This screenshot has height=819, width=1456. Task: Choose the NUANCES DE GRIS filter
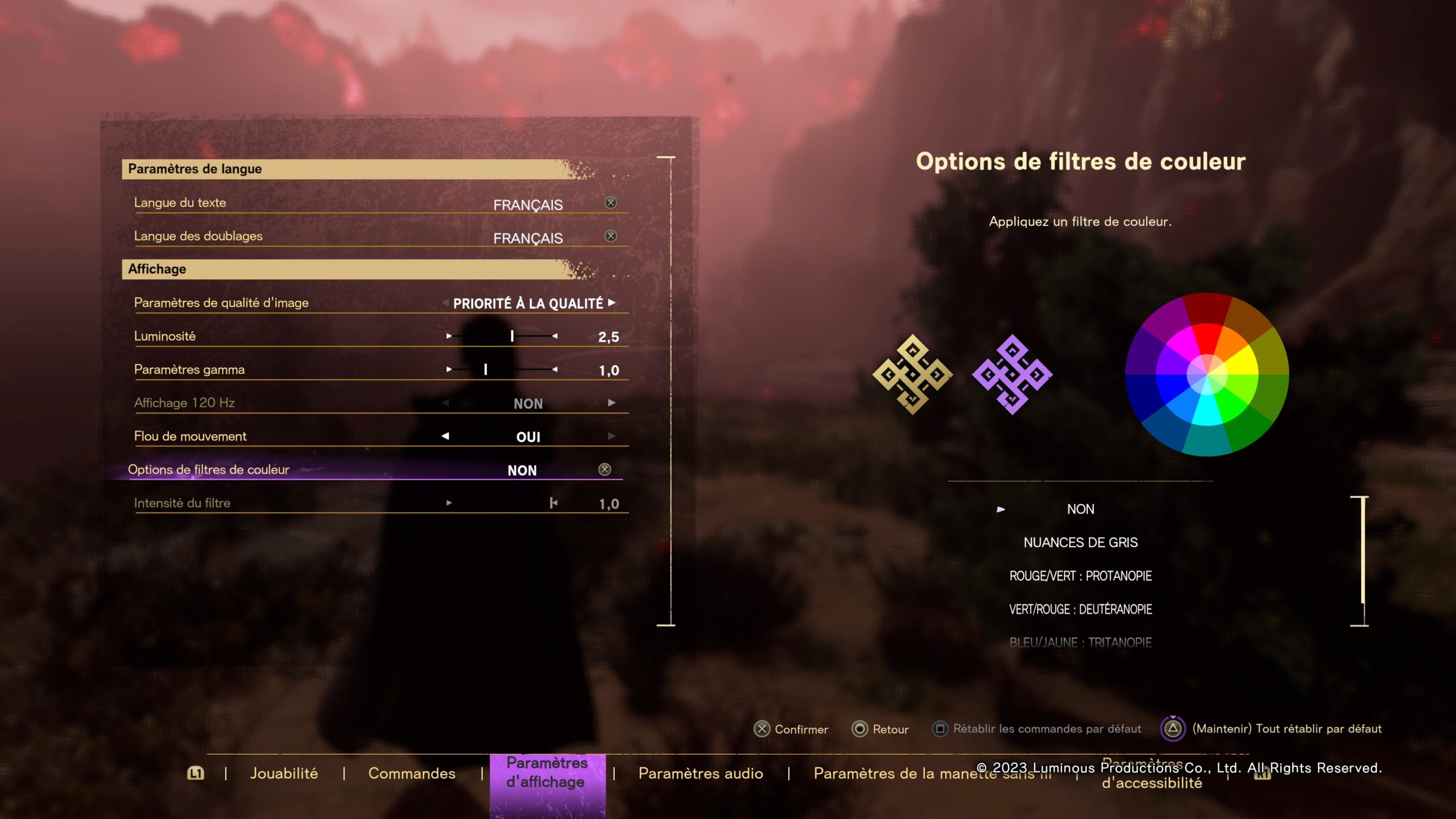[1080, 543]
